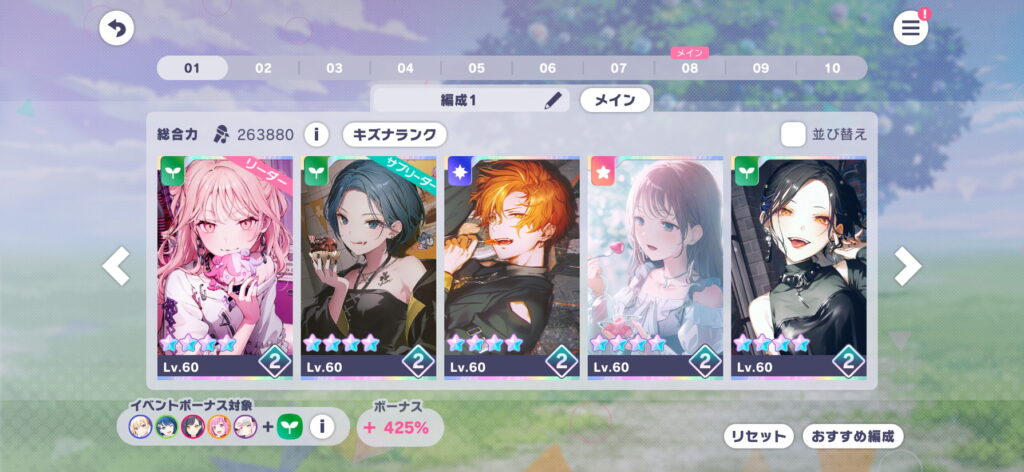Switch to team slot tab 02
Screen dimensions: 1024x472
click(x=263, y=68)
